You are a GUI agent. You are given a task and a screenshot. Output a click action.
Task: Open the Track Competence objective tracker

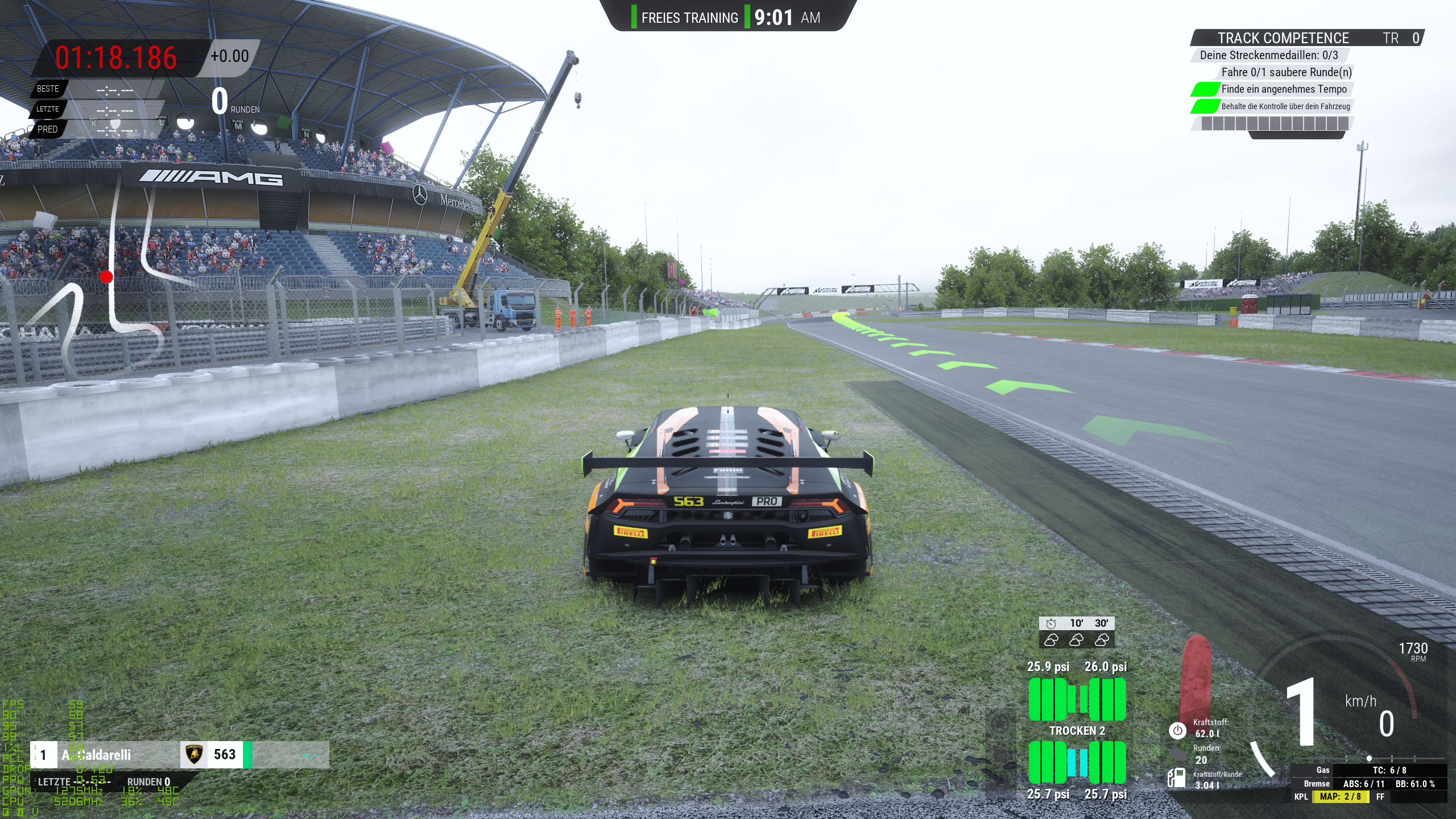[1283, 38]
